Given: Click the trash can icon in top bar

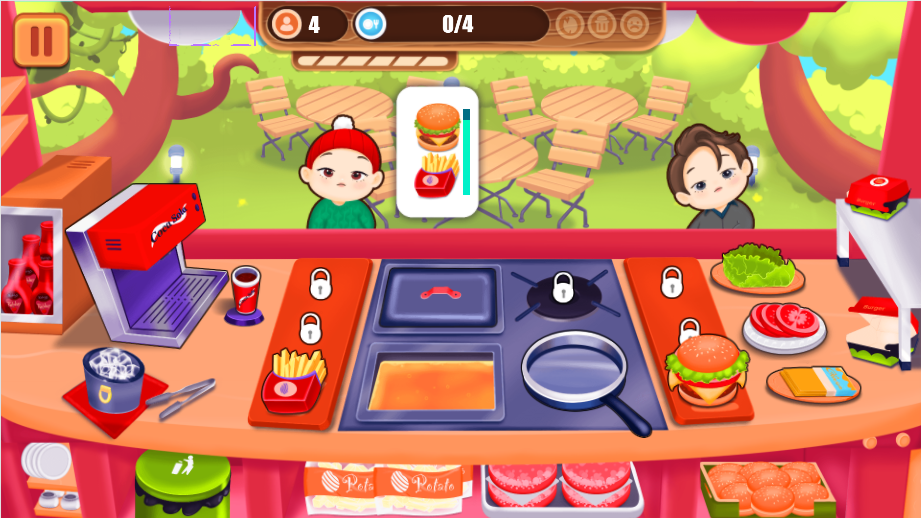Looking at the screenshot, I should click(x=601, y=23).
